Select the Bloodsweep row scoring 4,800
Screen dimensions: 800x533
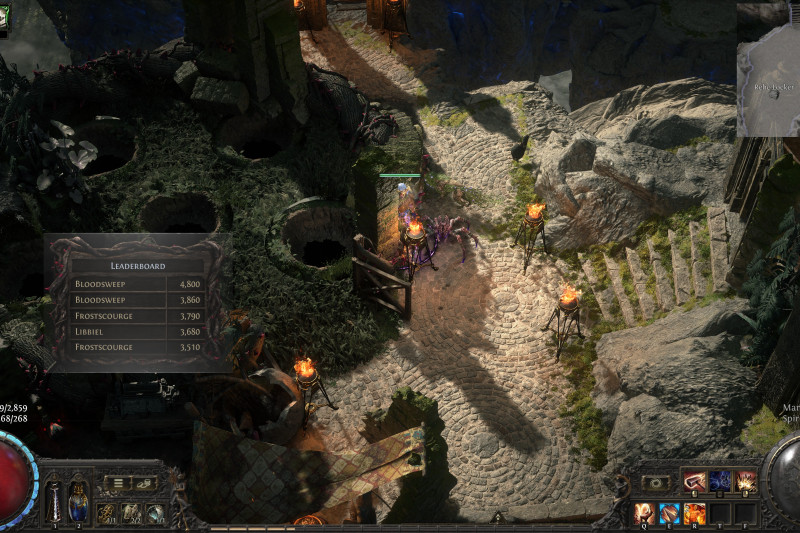point(138,284)
